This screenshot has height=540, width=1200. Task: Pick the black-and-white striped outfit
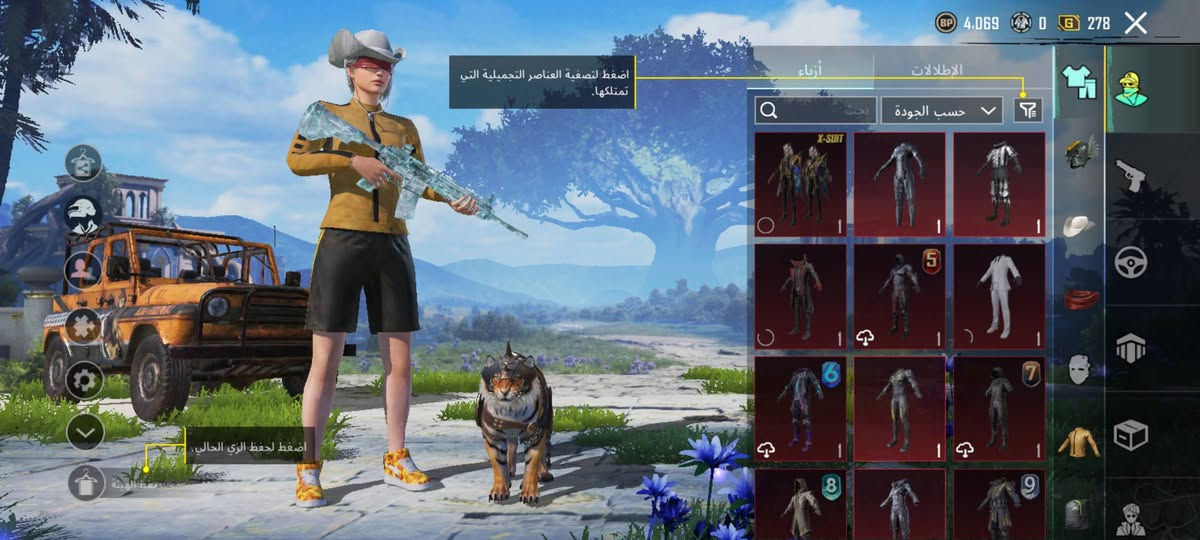pyautogui.click(x=999, y=184)
